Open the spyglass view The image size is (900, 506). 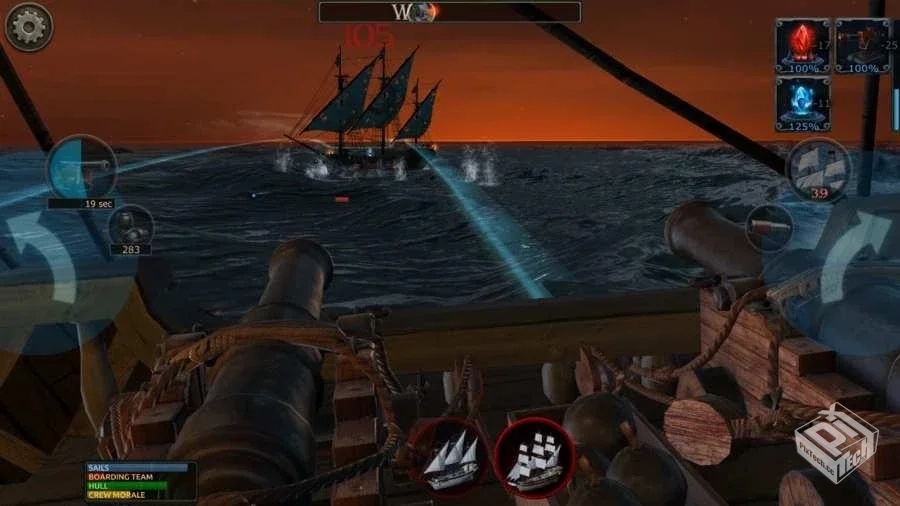(769, 227)
